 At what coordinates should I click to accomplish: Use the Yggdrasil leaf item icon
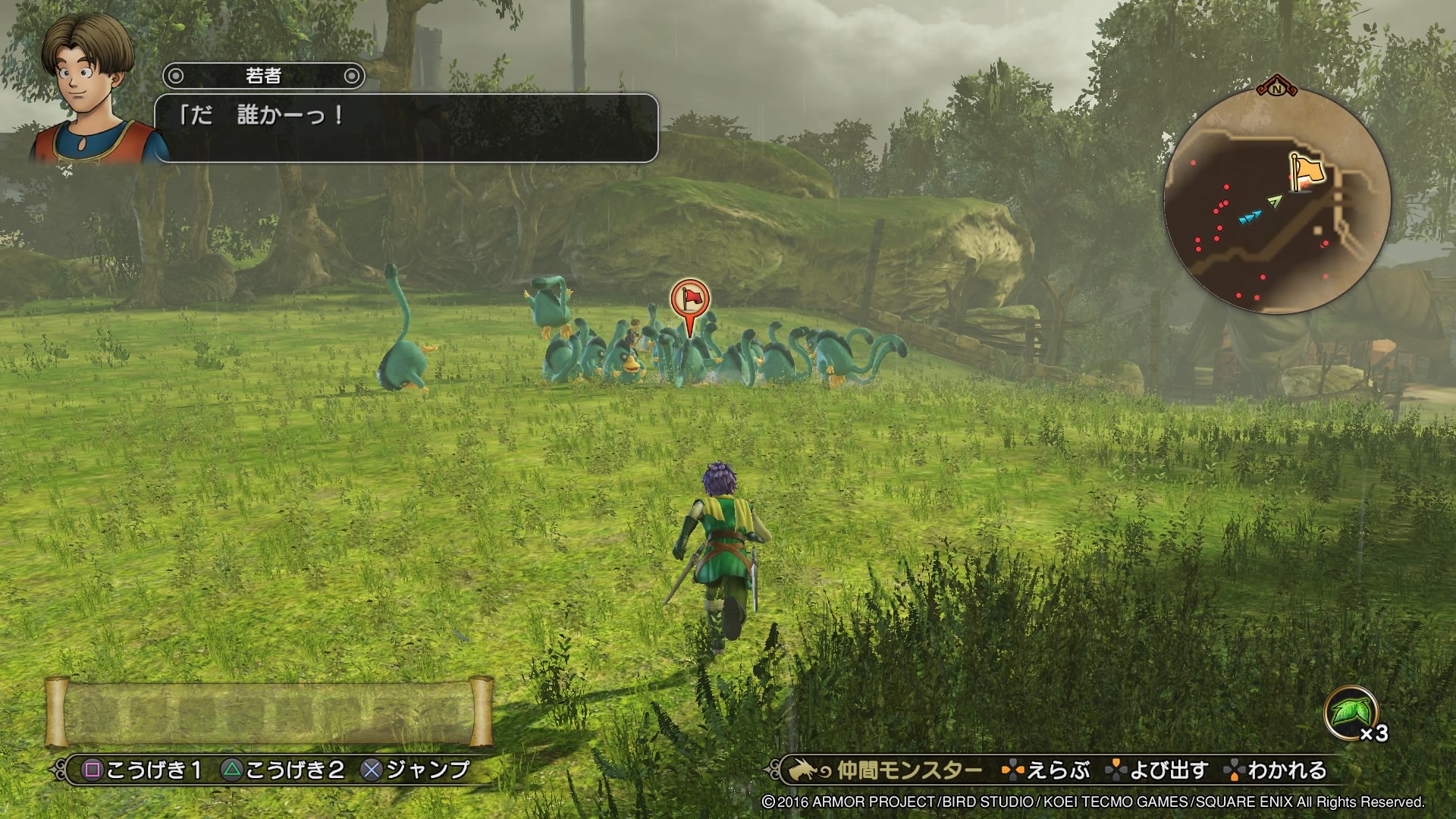(x=1351, y=714)
